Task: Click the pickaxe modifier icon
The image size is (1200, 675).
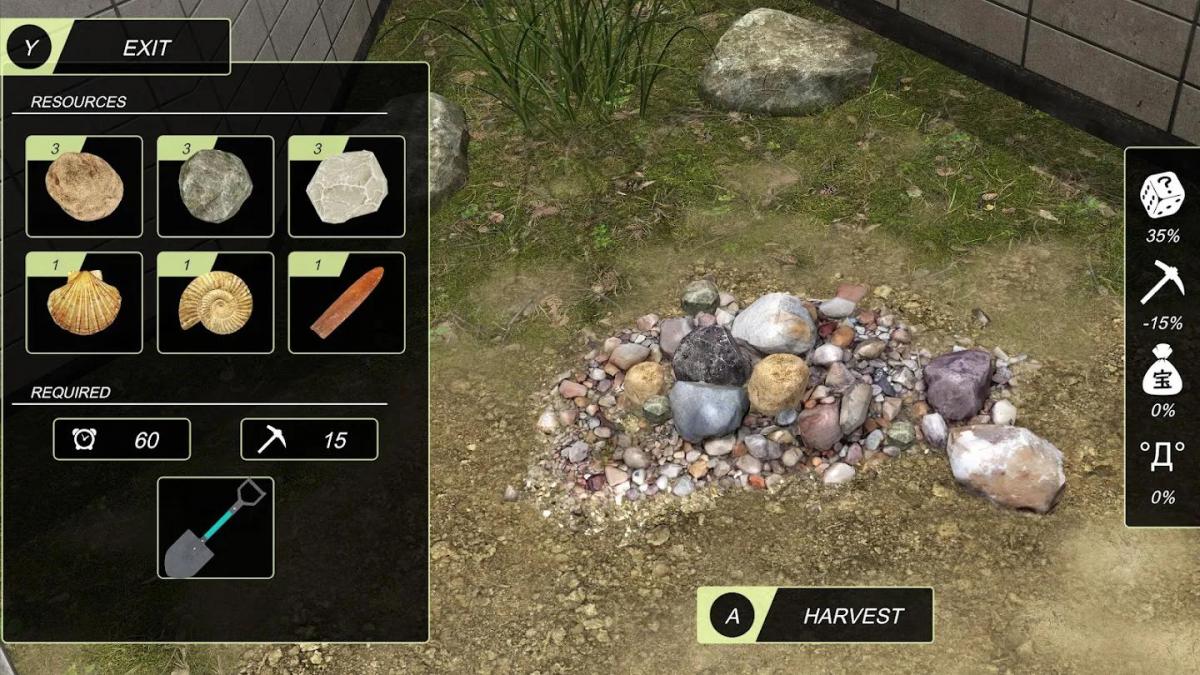Action: (x=1162, y=283)
